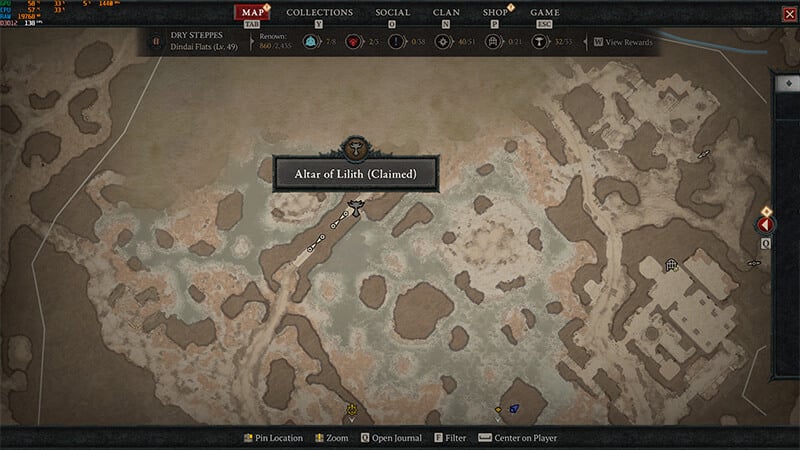
Task: Click the dungeons progress icon in renown bar
Action: tap(490, 43)
